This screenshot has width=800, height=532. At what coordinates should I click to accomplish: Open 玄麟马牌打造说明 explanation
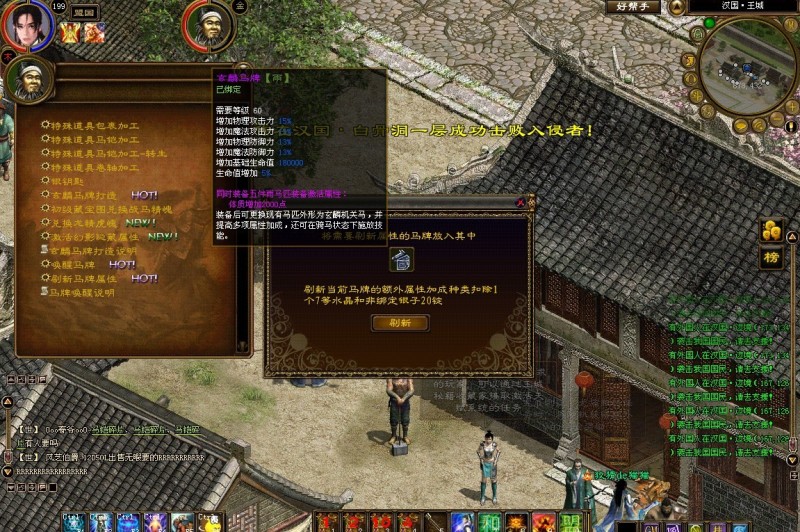click(x=94, y=251)
